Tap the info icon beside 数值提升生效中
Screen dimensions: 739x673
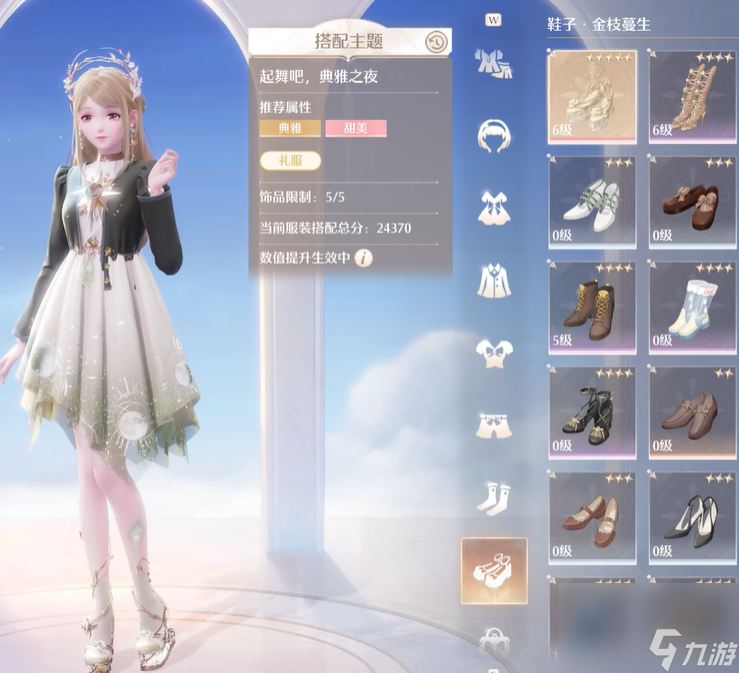point(363,258)
